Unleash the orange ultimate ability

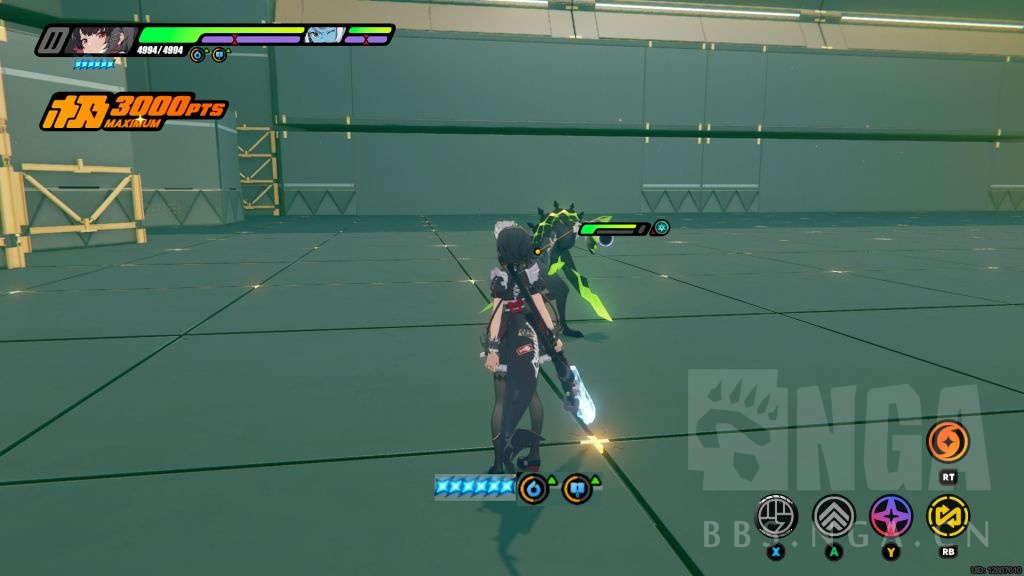[x=946, y=441]
